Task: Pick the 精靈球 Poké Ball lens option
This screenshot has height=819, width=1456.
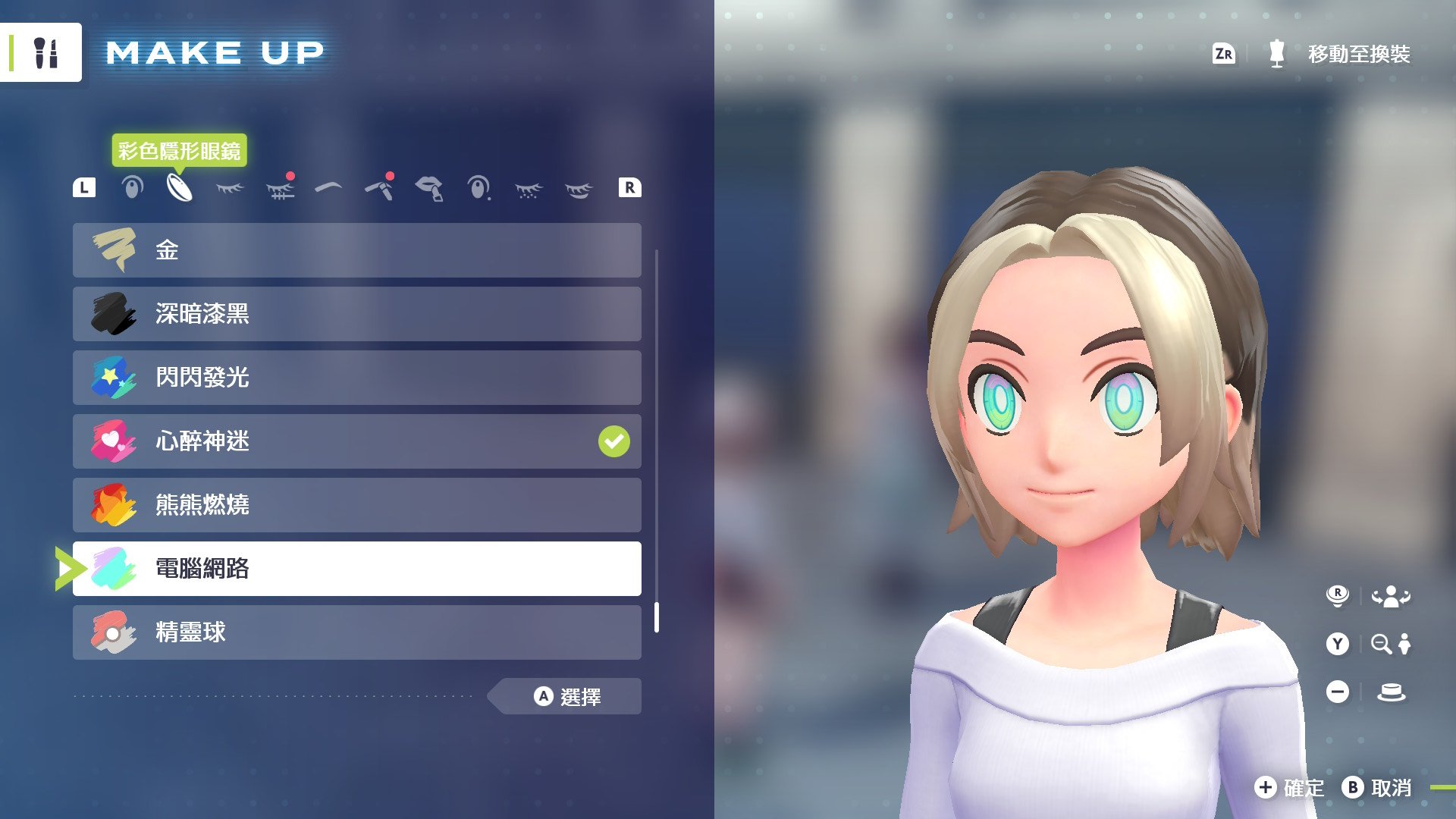Action: 356,632
